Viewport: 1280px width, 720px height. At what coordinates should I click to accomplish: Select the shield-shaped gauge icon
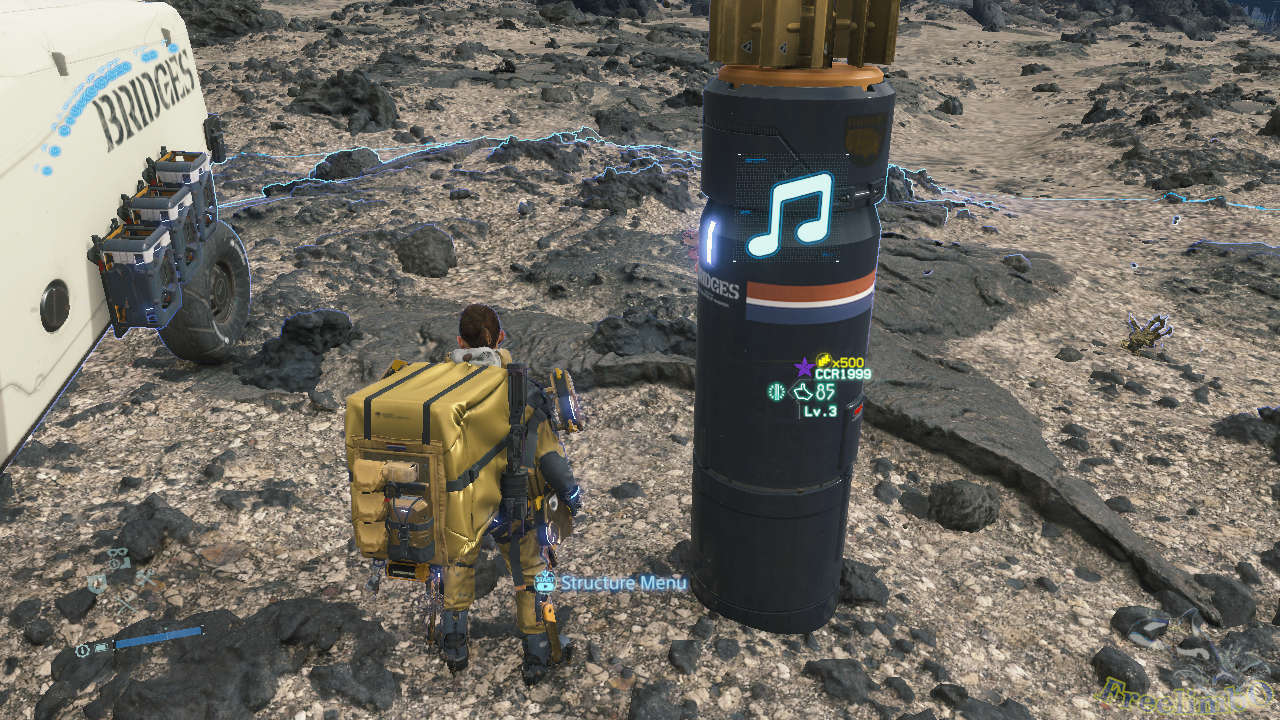tap(97, 582)
